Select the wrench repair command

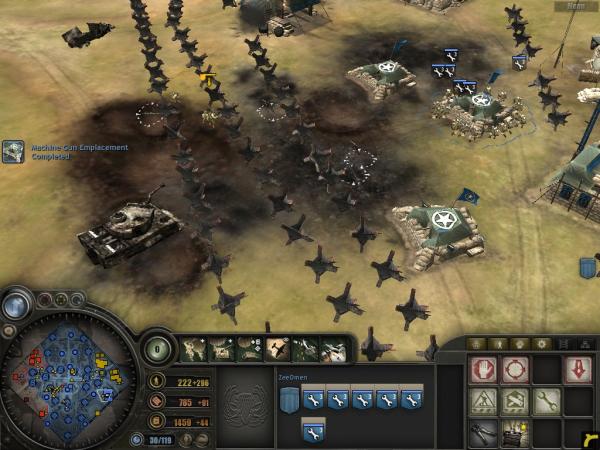pos(546,402)
